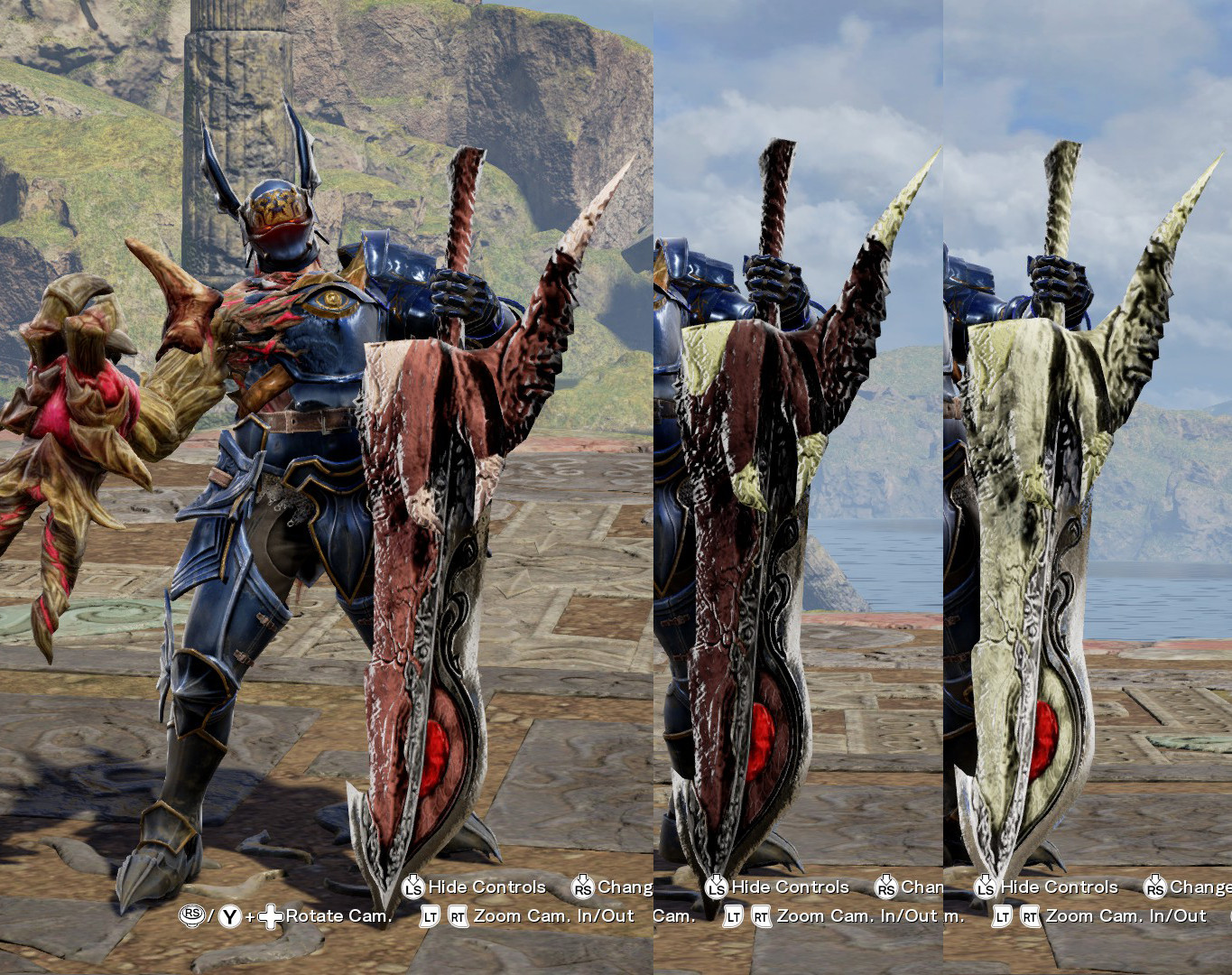Toggle 'Hide Controls' in the left panel
1232x975 pixels.
pyautogui.click(x=488, y=887)
